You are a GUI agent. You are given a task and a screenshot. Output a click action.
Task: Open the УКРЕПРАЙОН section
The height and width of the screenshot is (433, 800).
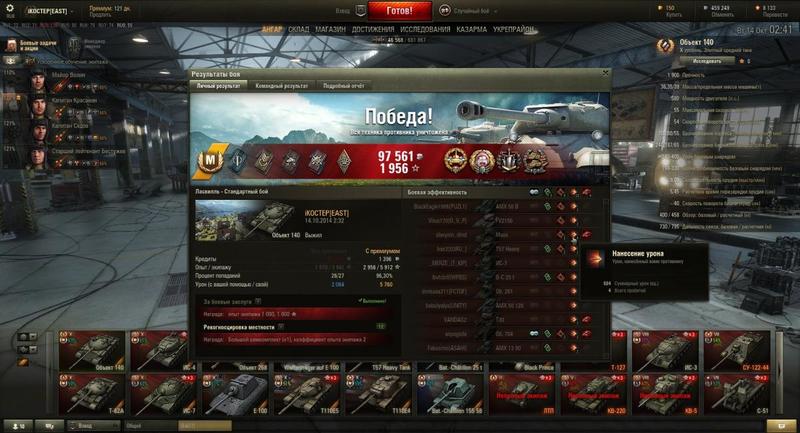click(x=514, y=30)
